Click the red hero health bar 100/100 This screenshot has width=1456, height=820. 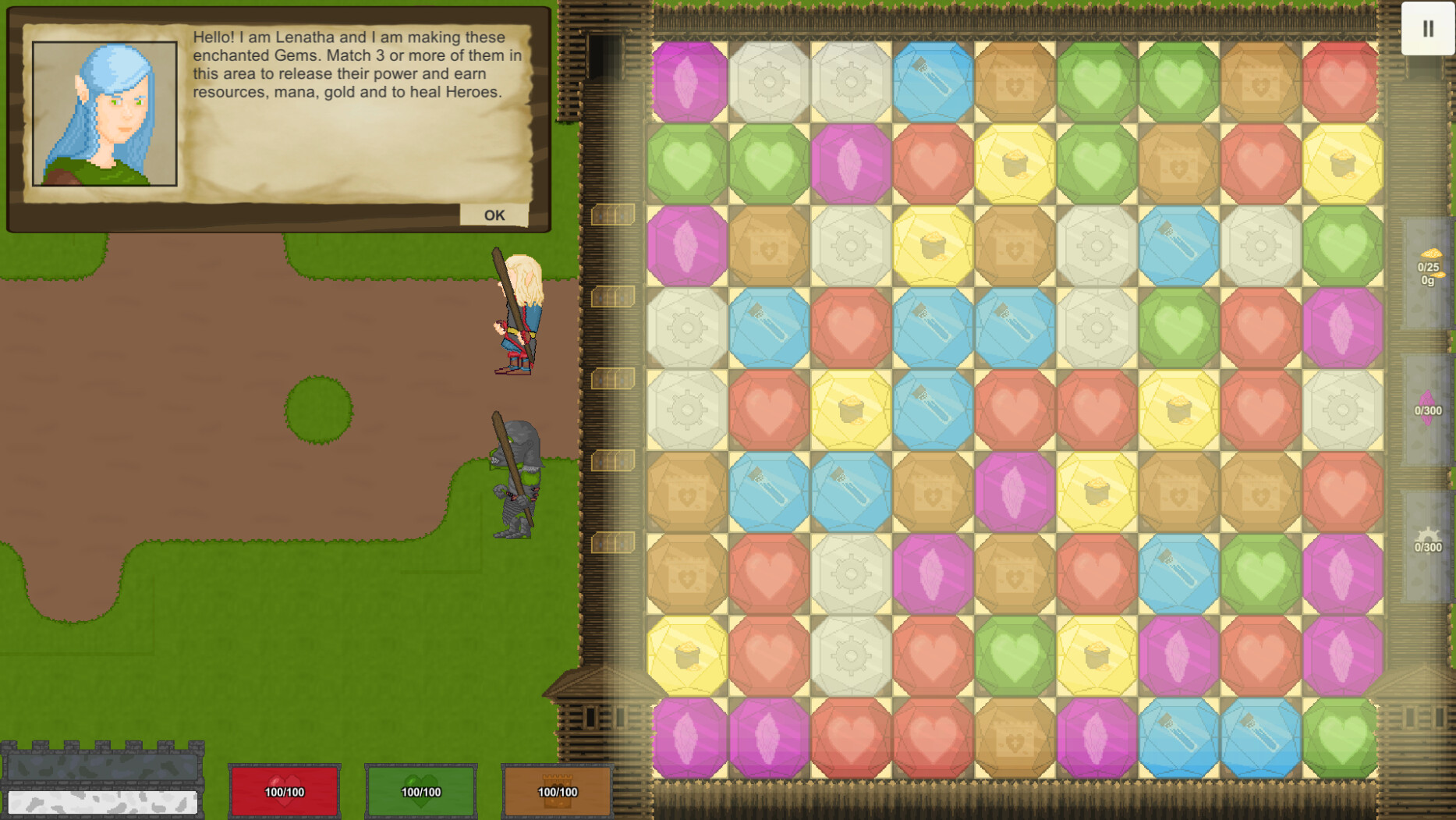pyautogui.click(x=284, y=790)
